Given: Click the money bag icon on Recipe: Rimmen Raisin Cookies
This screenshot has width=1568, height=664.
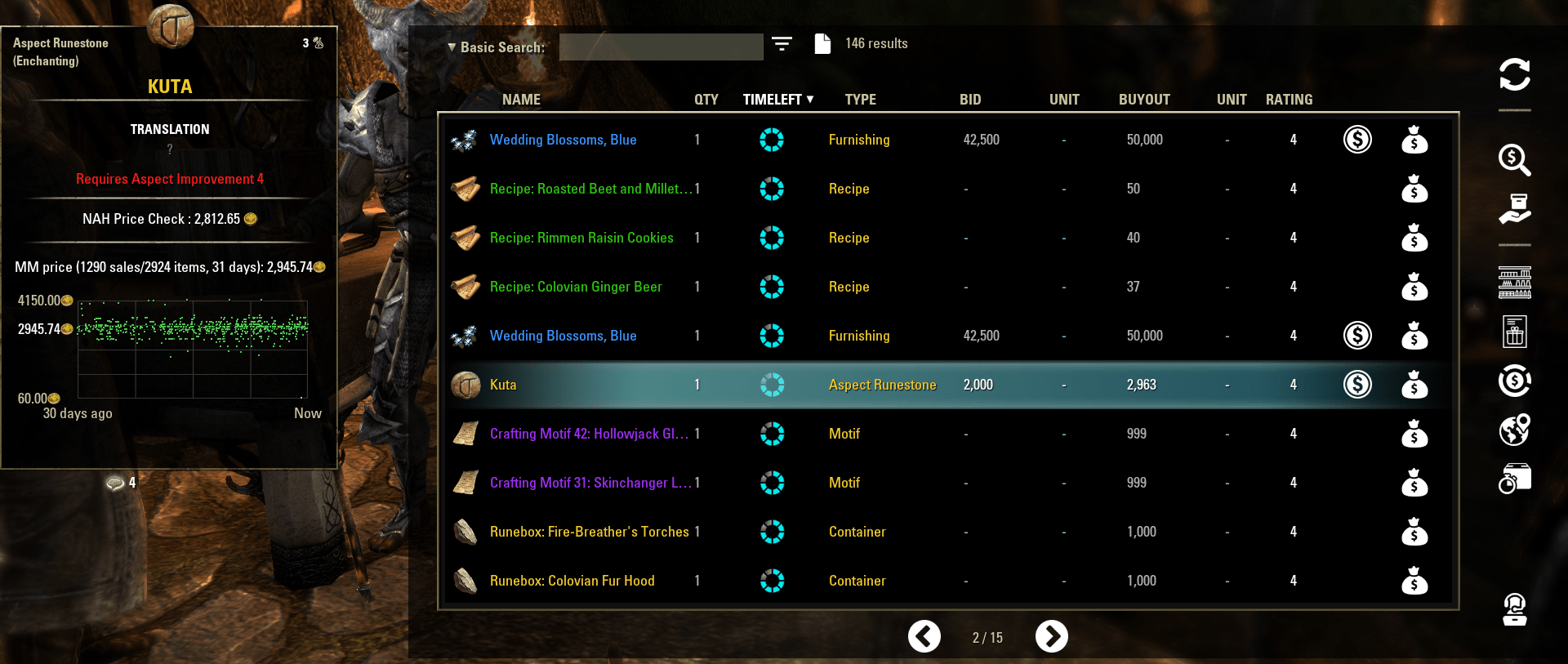Looking at the screenshot, I should 1414,238.
